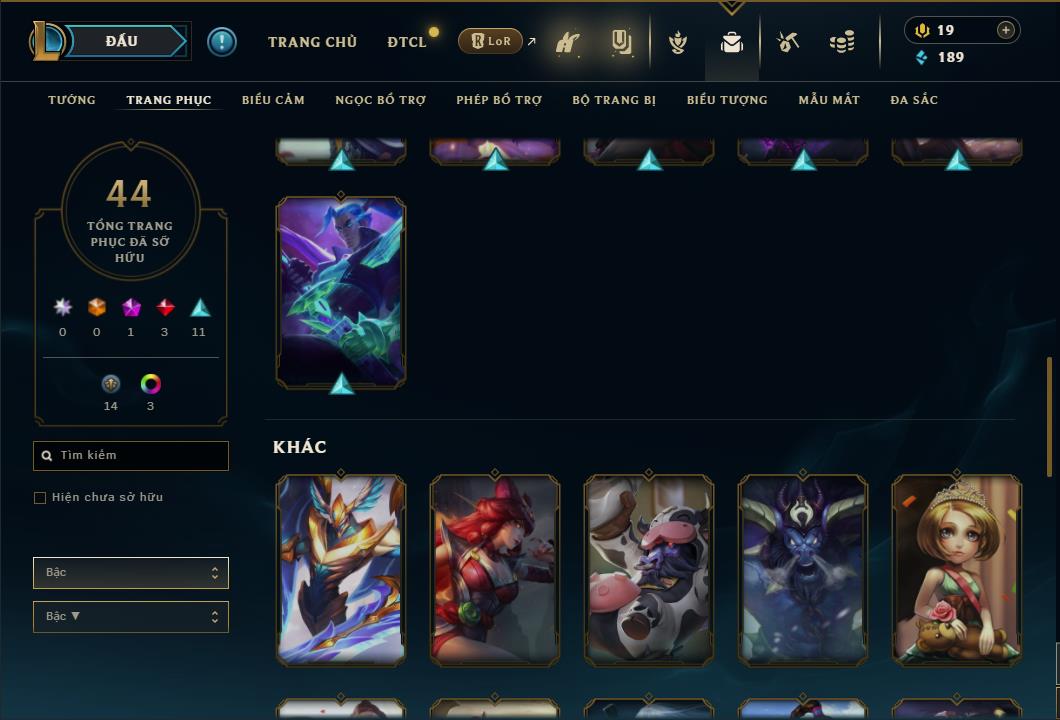This screenshot has width=1060, height=720.
Task: Switch to the ĐA SẮC tab
Action: pyautogui.click(x=914, y=100)
